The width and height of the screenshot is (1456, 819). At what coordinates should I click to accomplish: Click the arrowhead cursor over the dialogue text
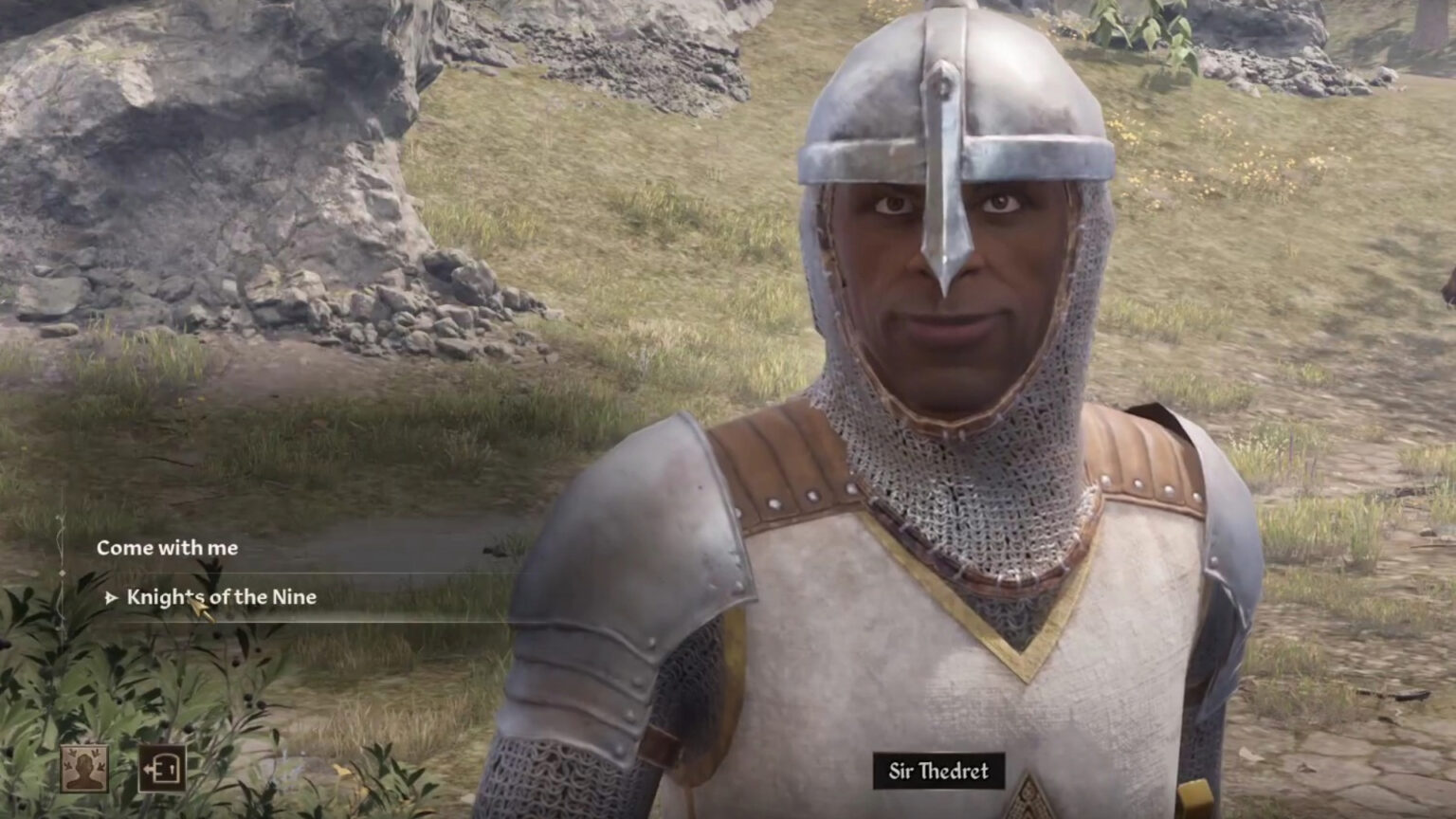click(x=202, y=605)
